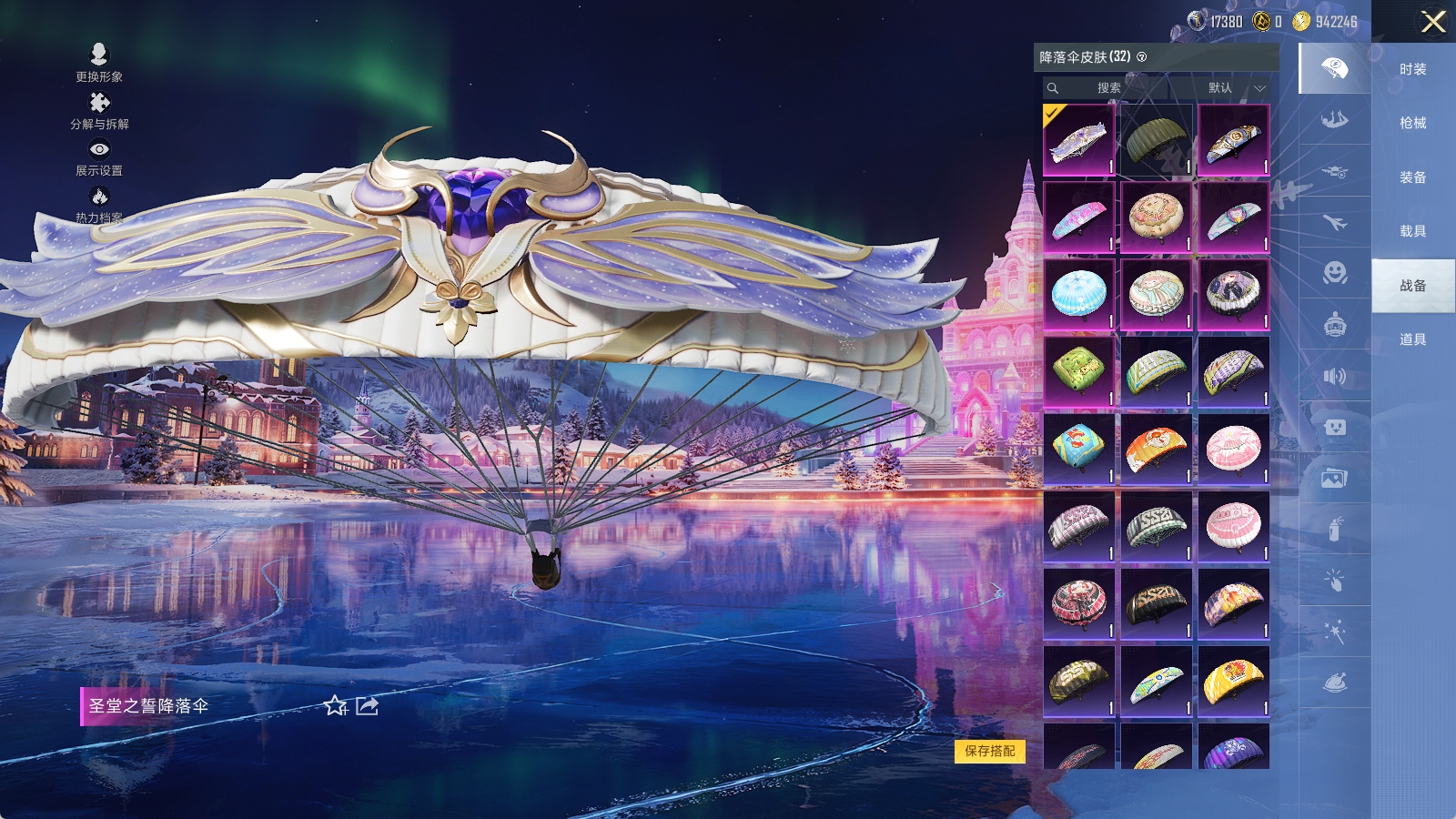Image resolution: width=1456 pixels, height=819 pixels.
Task: Open the 分解与拆解 dismantle option
Action: coord(99,110)
